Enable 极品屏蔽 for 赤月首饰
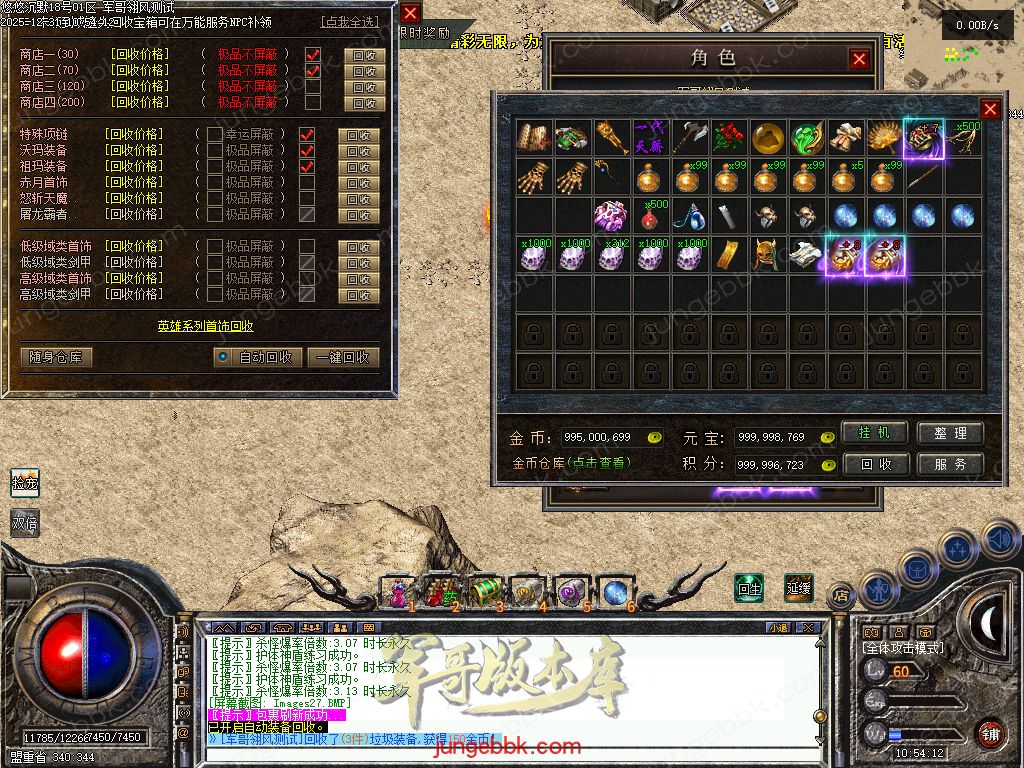The image size is (1024, 768). click(x=215, y=182)
